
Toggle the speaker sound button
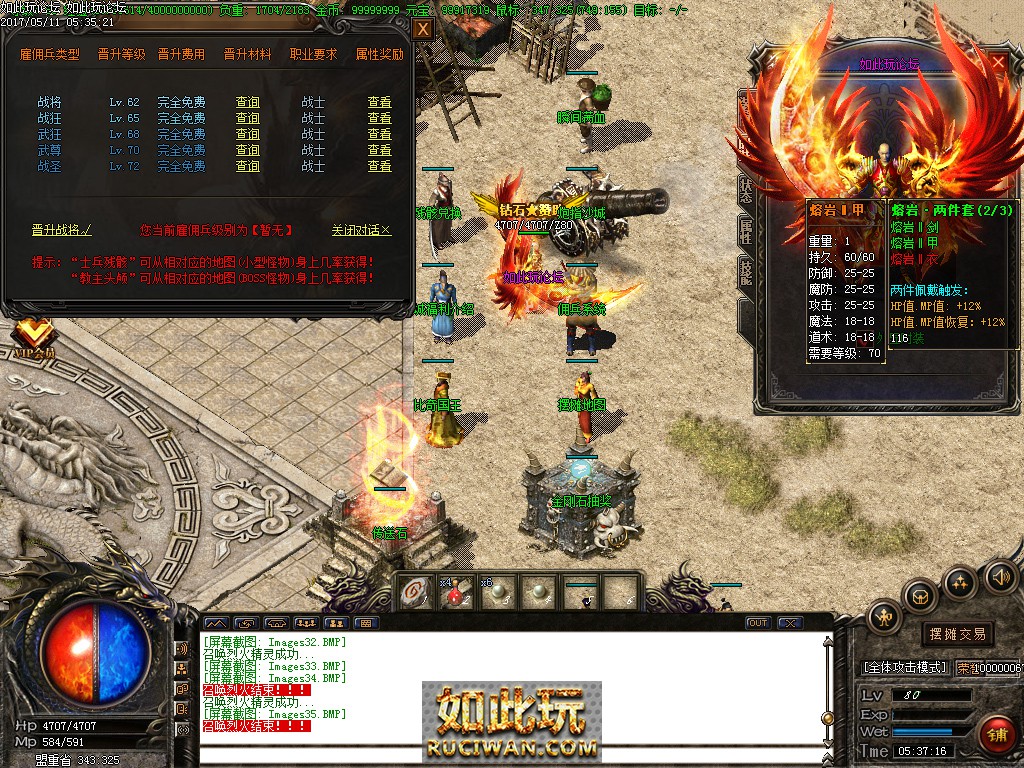999,576
